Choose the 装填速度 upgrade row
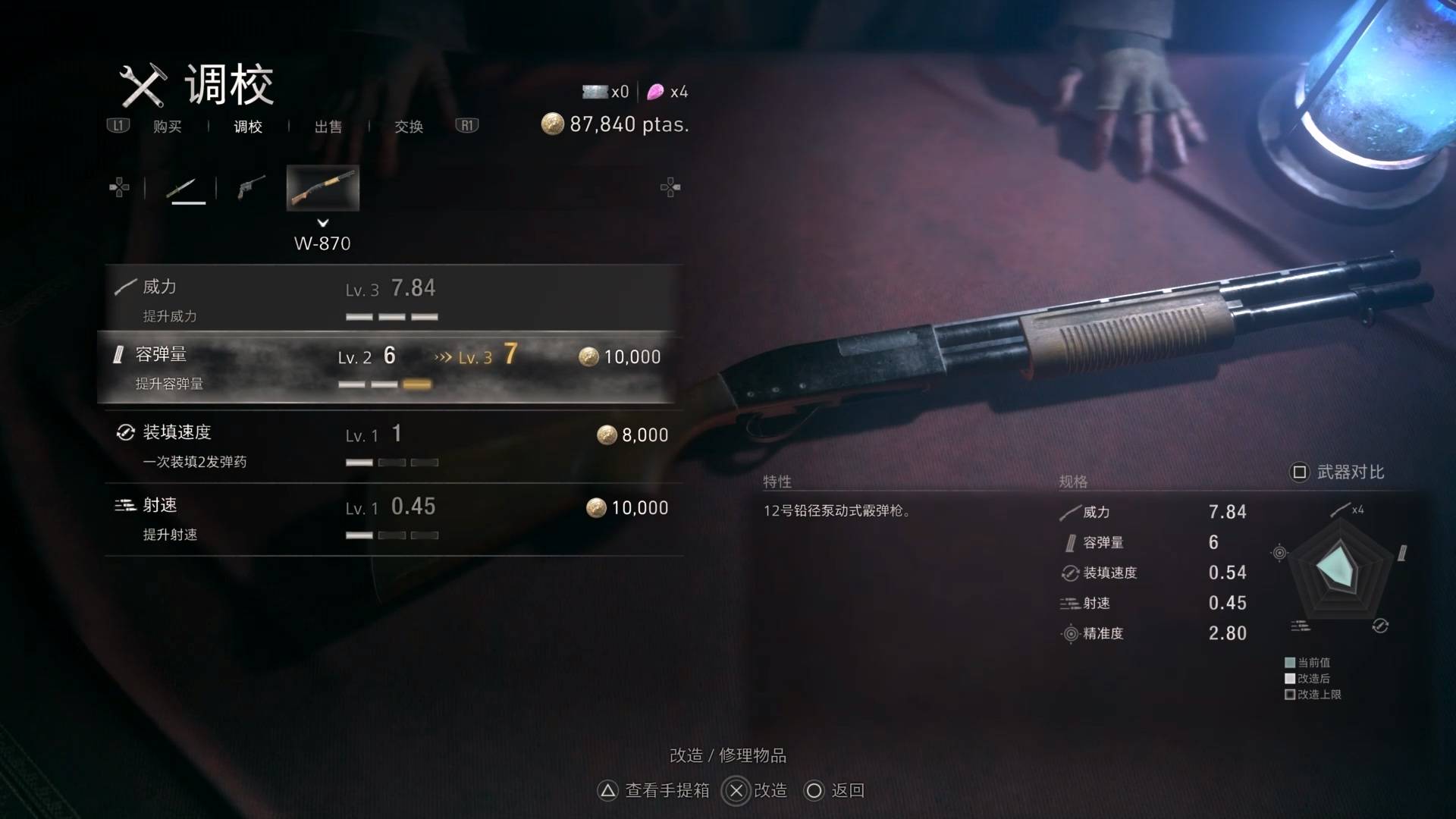The width and height of the screenshot is (1456, 819). (x=391, y=446)
